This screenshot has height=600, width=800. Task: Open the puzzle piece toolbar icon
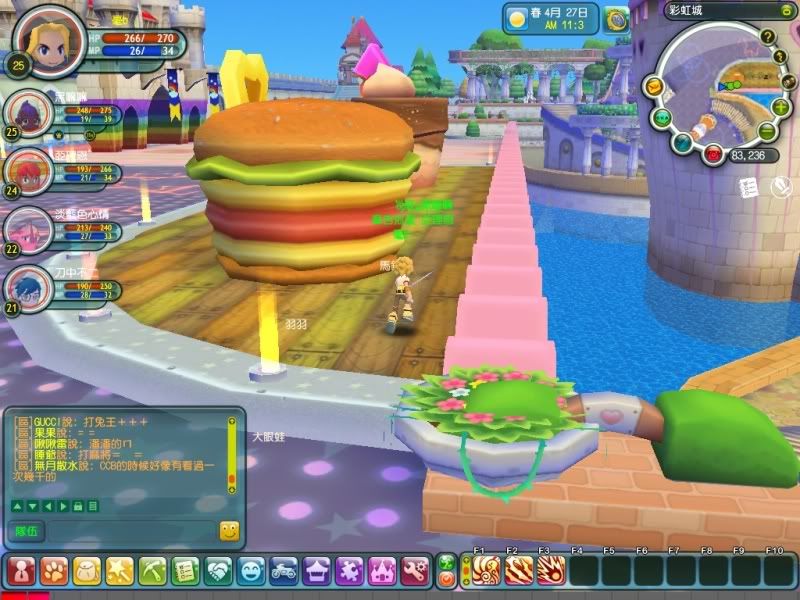[x=349, y=571]
